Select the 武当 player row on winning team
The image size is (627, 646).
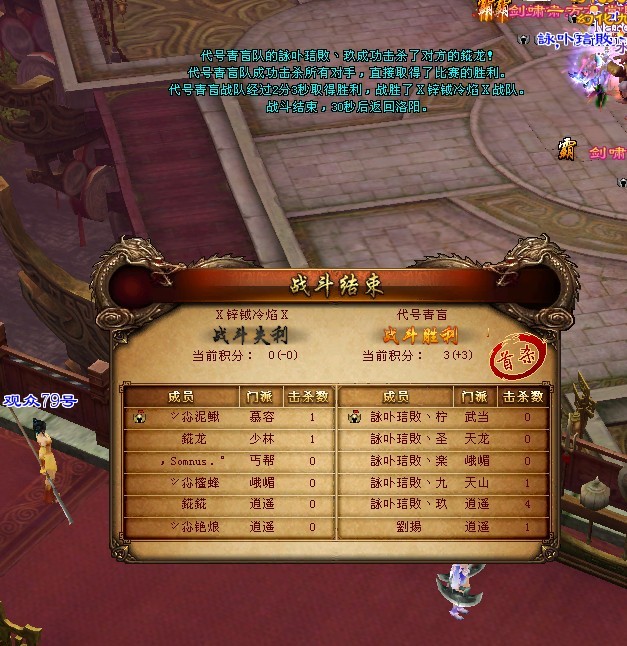pyautogui.click(x=442, y=417)
